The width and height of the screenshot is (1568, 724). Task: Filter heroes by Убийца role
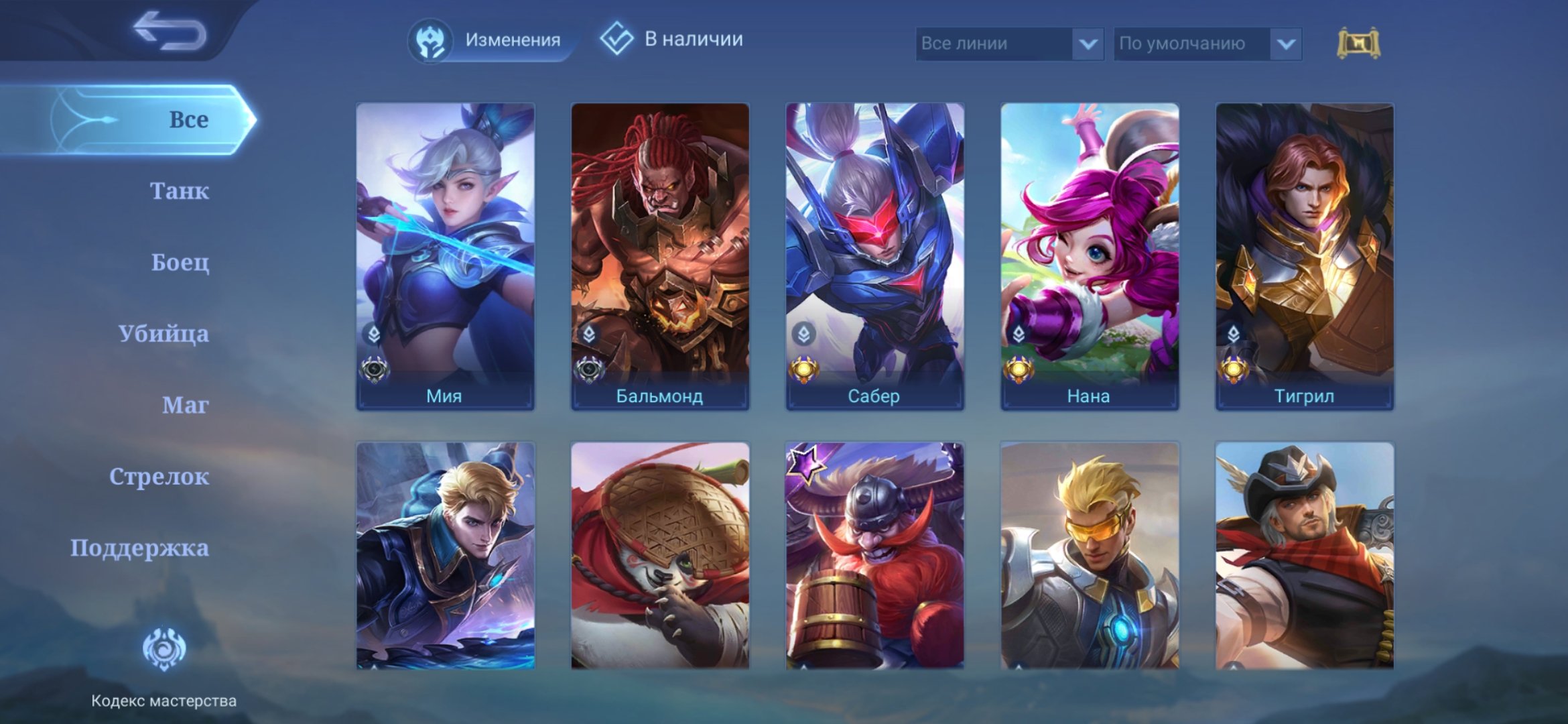pos(164,334)
